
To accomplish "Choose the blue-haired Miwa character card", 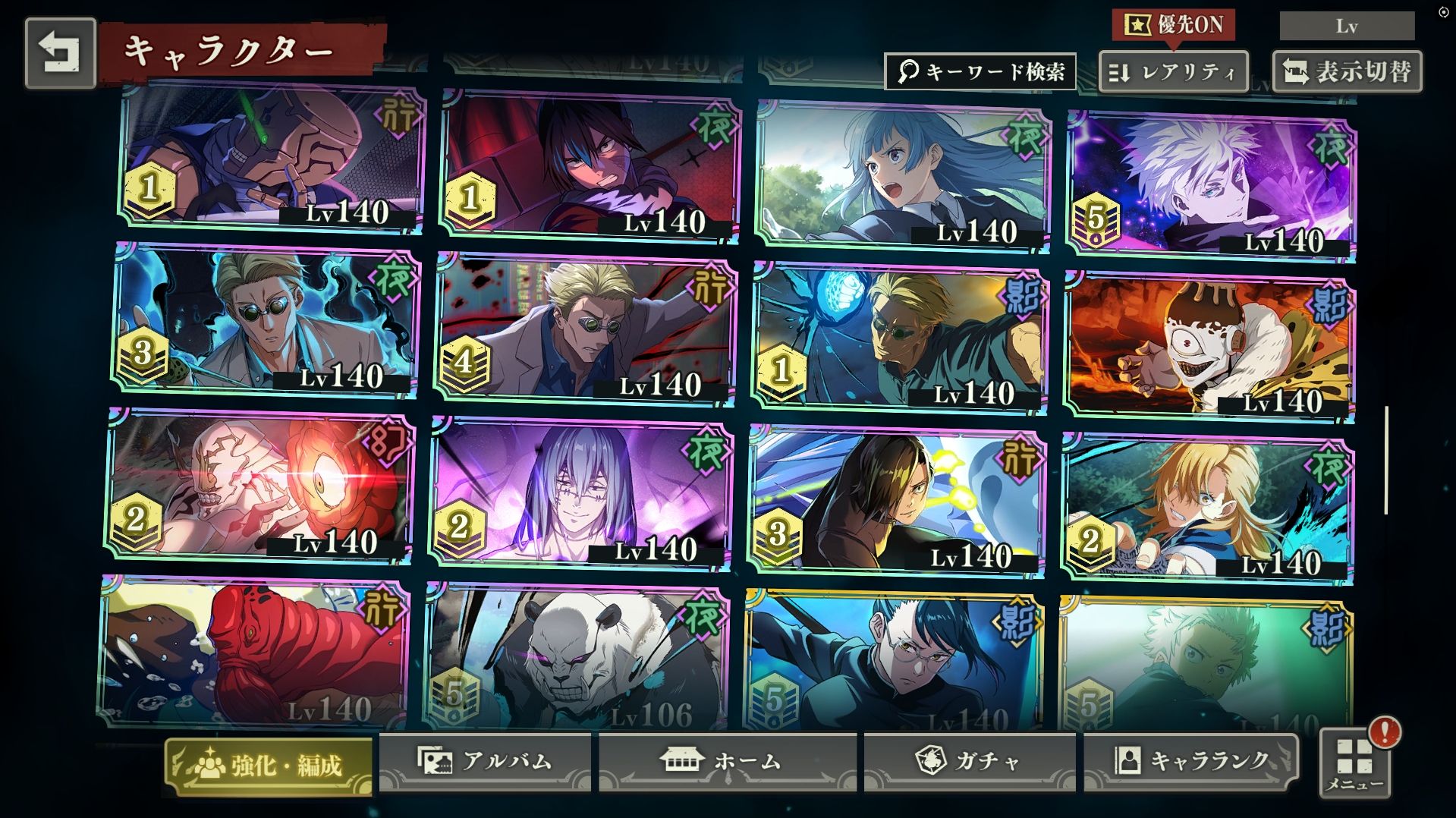I will tap(903, 176).
